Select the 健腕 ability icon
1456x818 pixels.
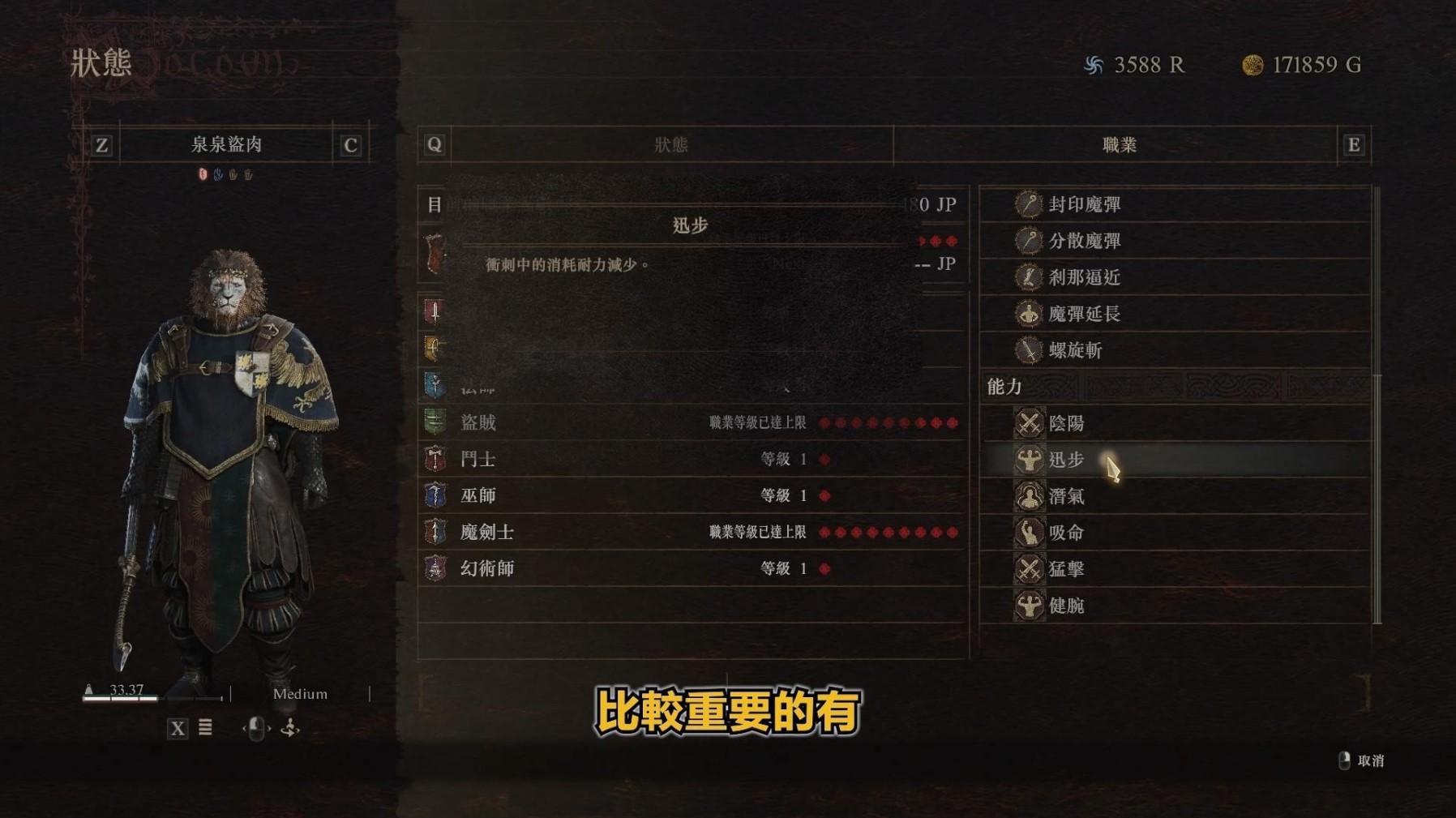1028,606
